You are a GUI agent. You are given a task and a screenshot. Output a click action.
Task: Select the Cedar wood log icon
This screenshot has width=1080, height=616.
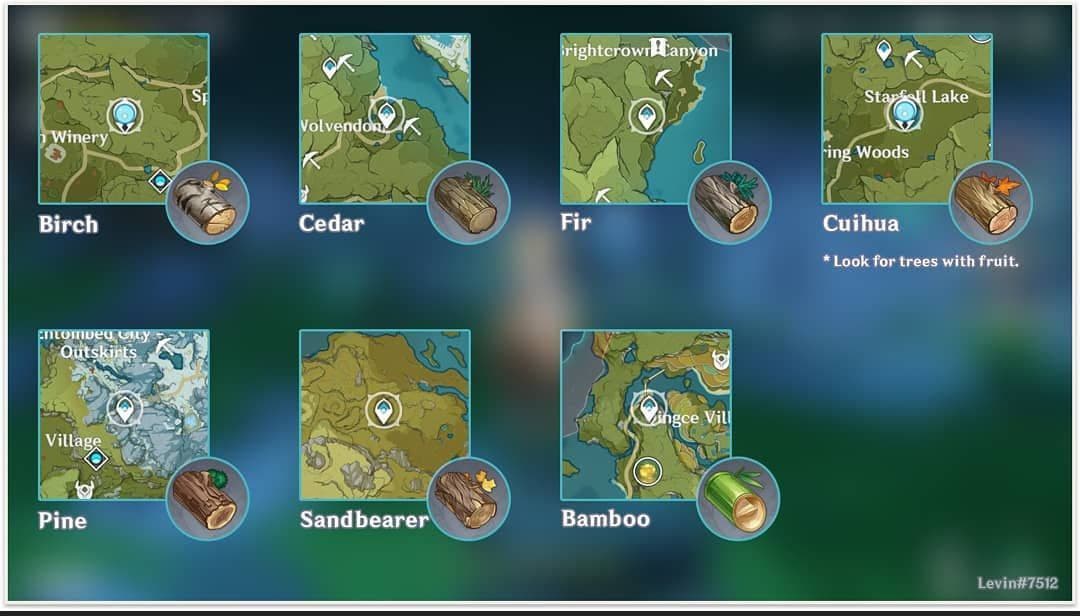point(469,203)
